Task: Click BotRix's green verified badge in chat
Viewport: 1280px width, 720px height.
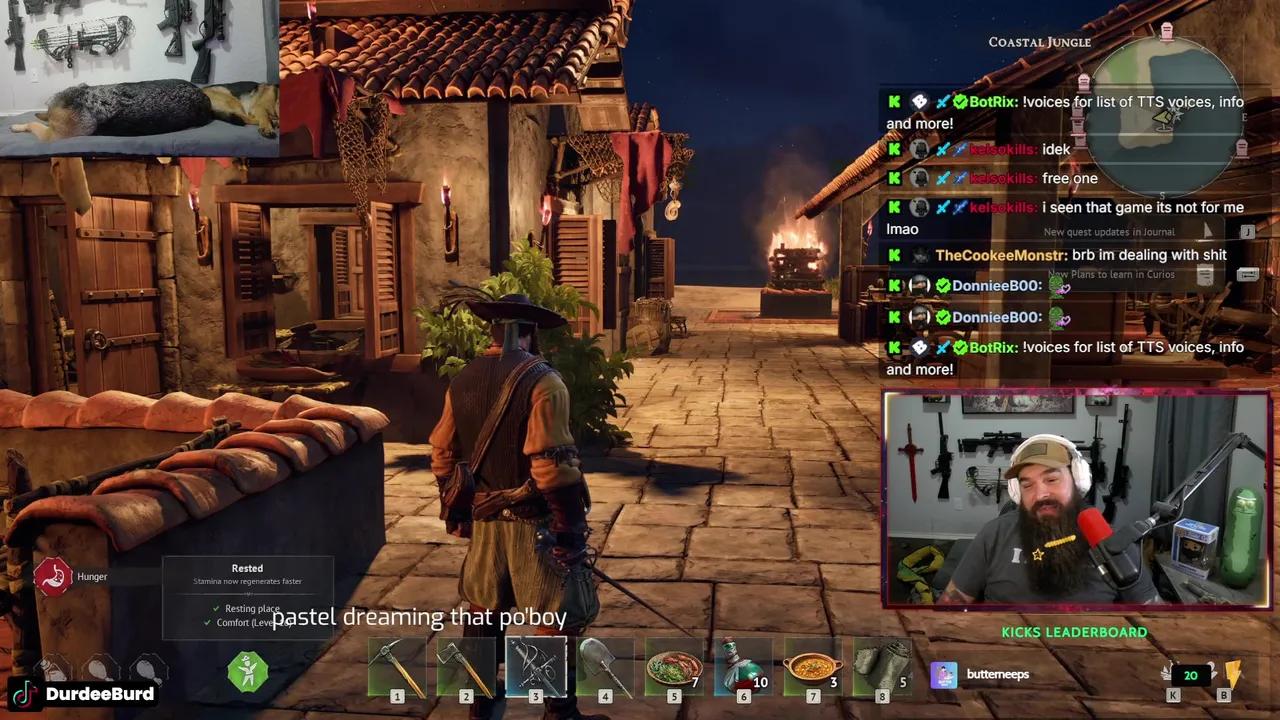Action: point(959,101)
